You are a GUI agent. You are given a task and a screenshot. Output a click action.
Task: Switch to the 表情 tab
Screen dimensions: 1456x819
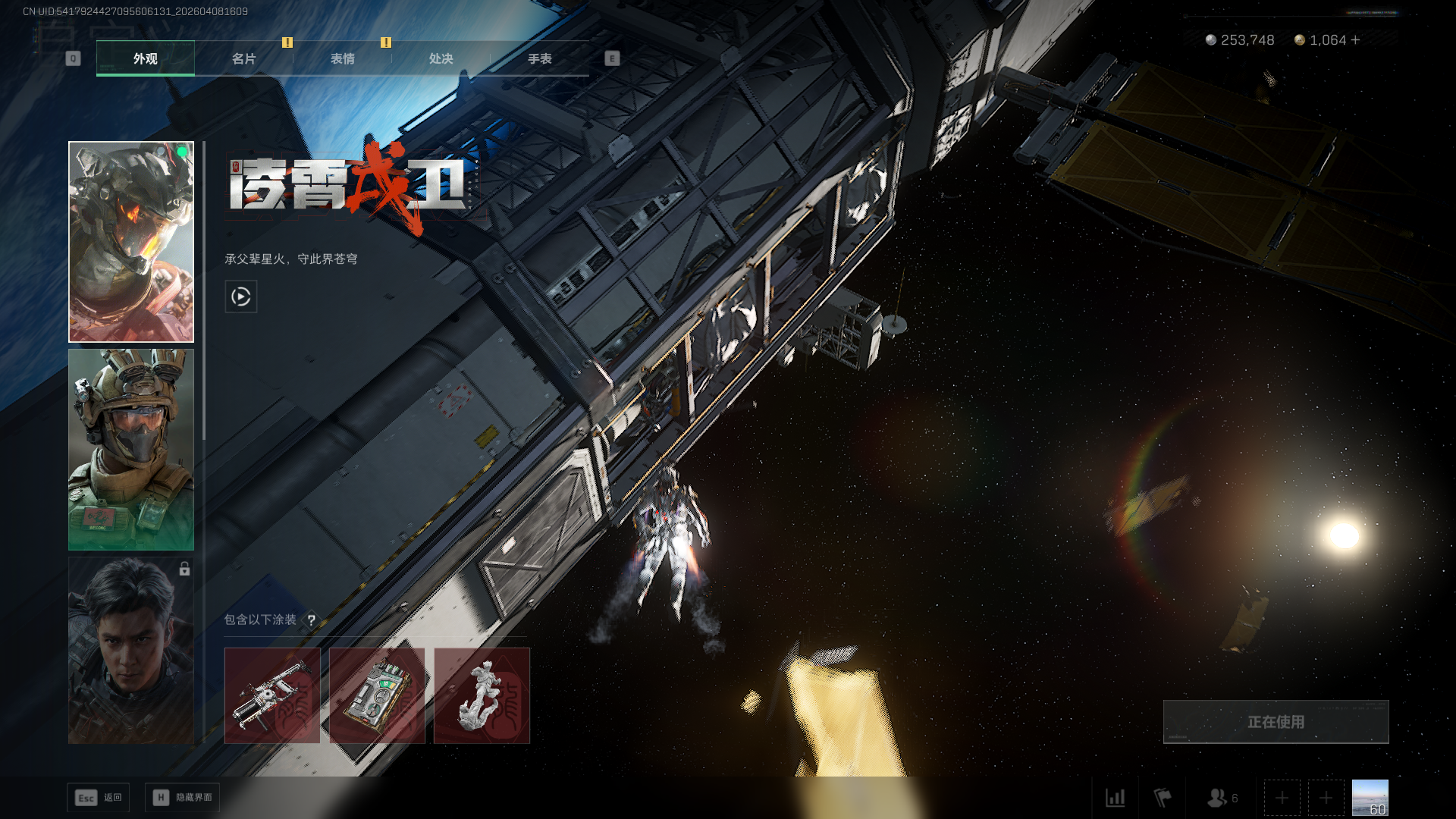pos(342,58)
